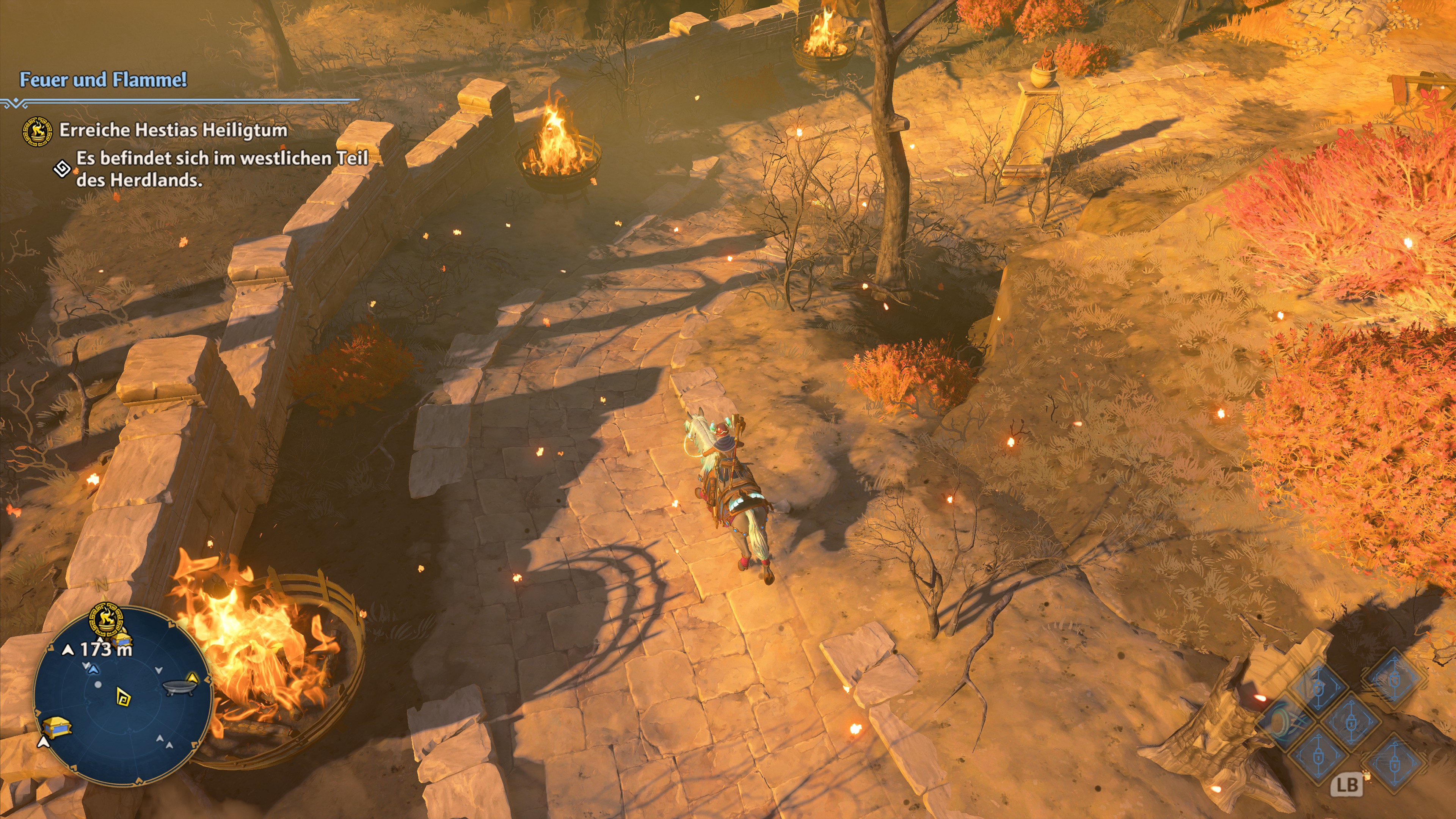Select the "Erreiche Hestias Heiligtum" objective

coord(173,130)
